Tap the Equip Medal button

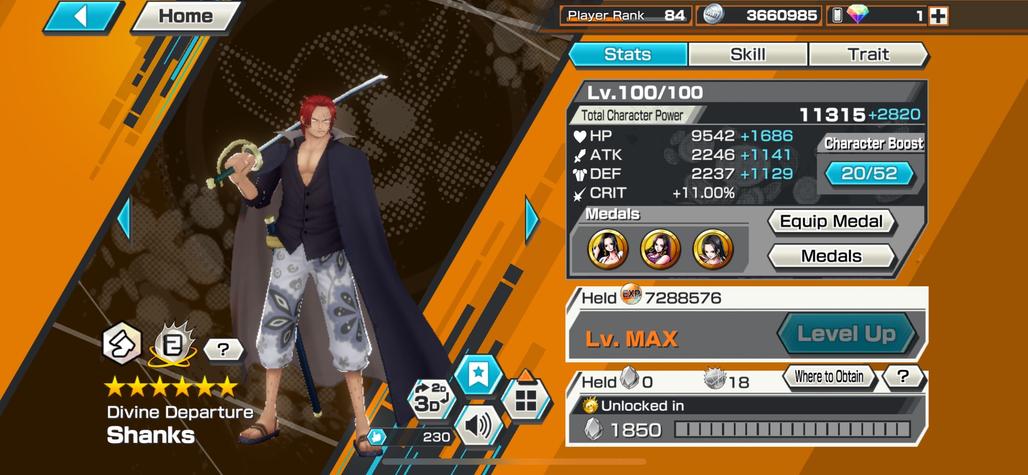[830, 222]
